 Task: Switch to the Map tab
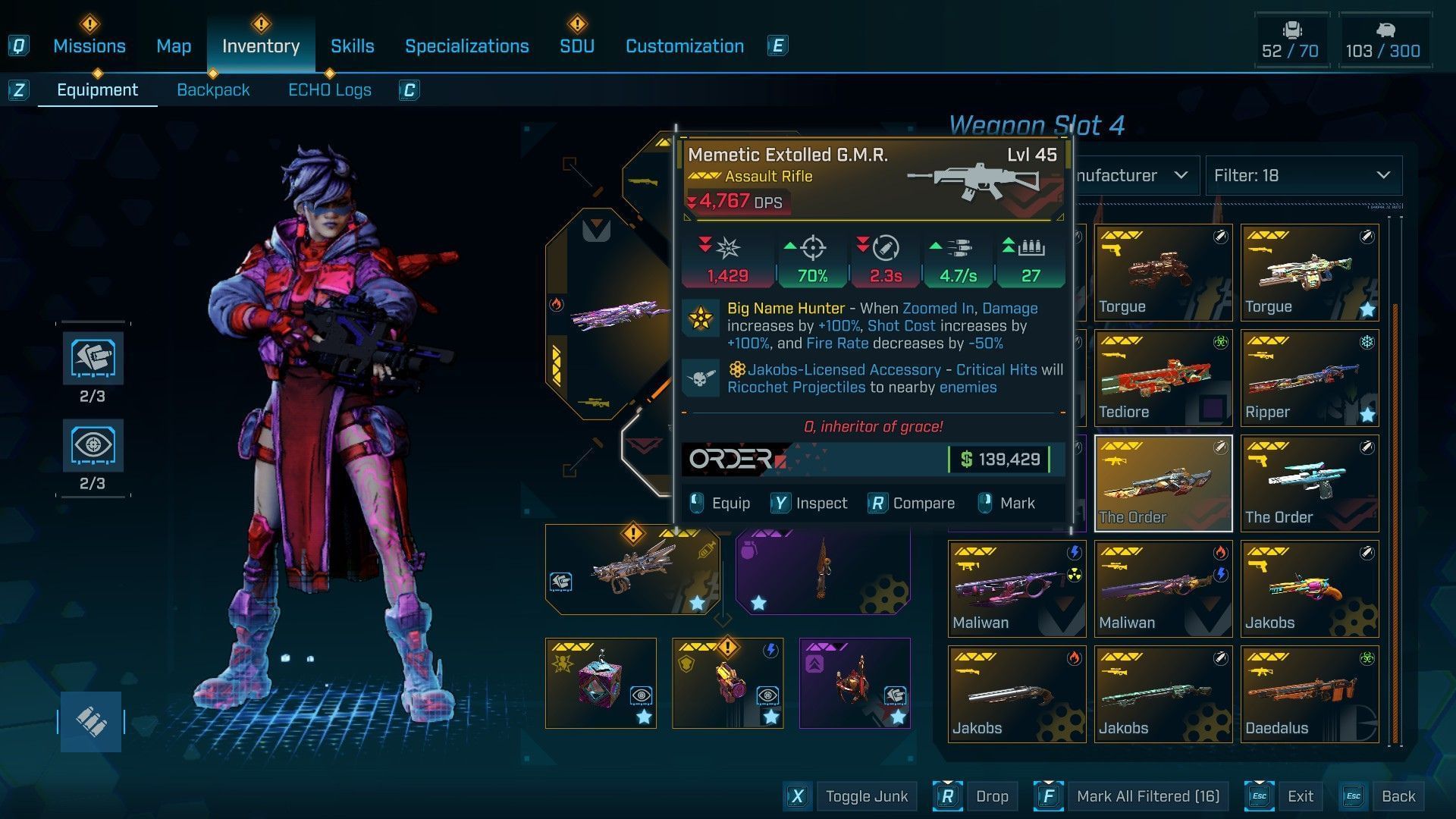pos(174,46)
